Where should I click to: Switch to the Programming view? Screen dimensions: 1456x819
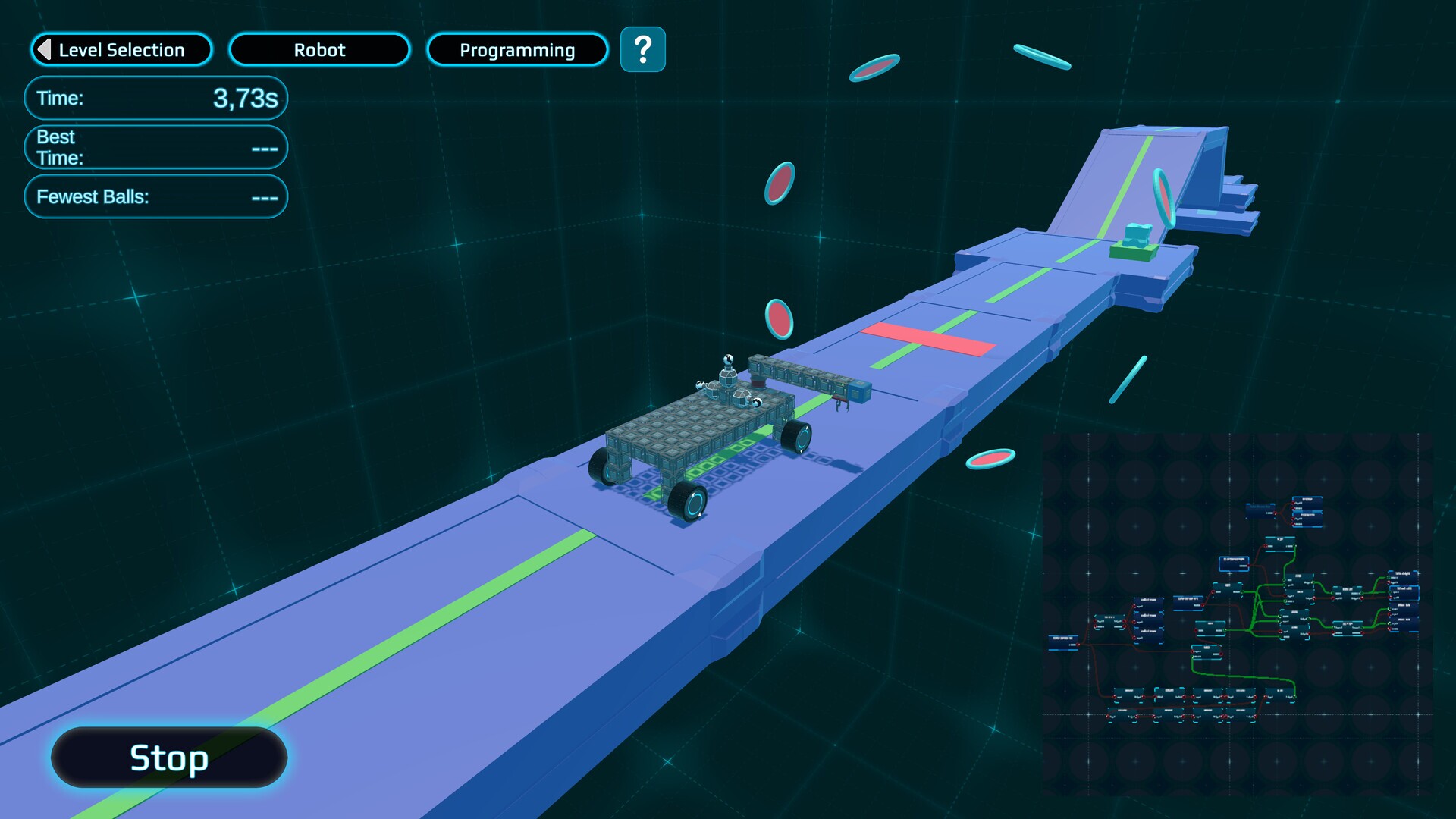(x=517, y=50)
